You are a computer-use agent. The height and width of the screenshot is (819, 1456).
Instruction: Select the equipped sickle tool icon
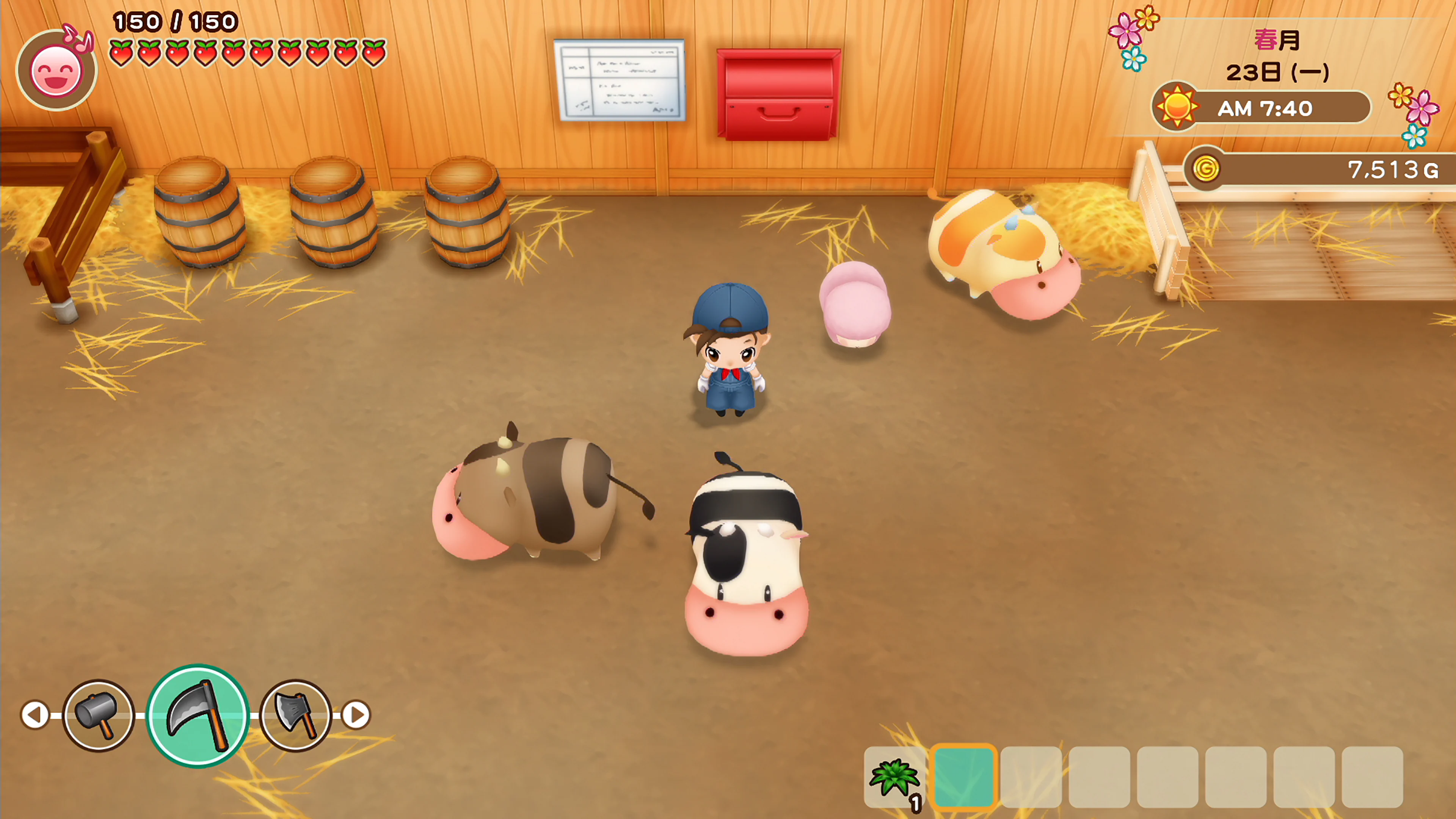point(199,714)
